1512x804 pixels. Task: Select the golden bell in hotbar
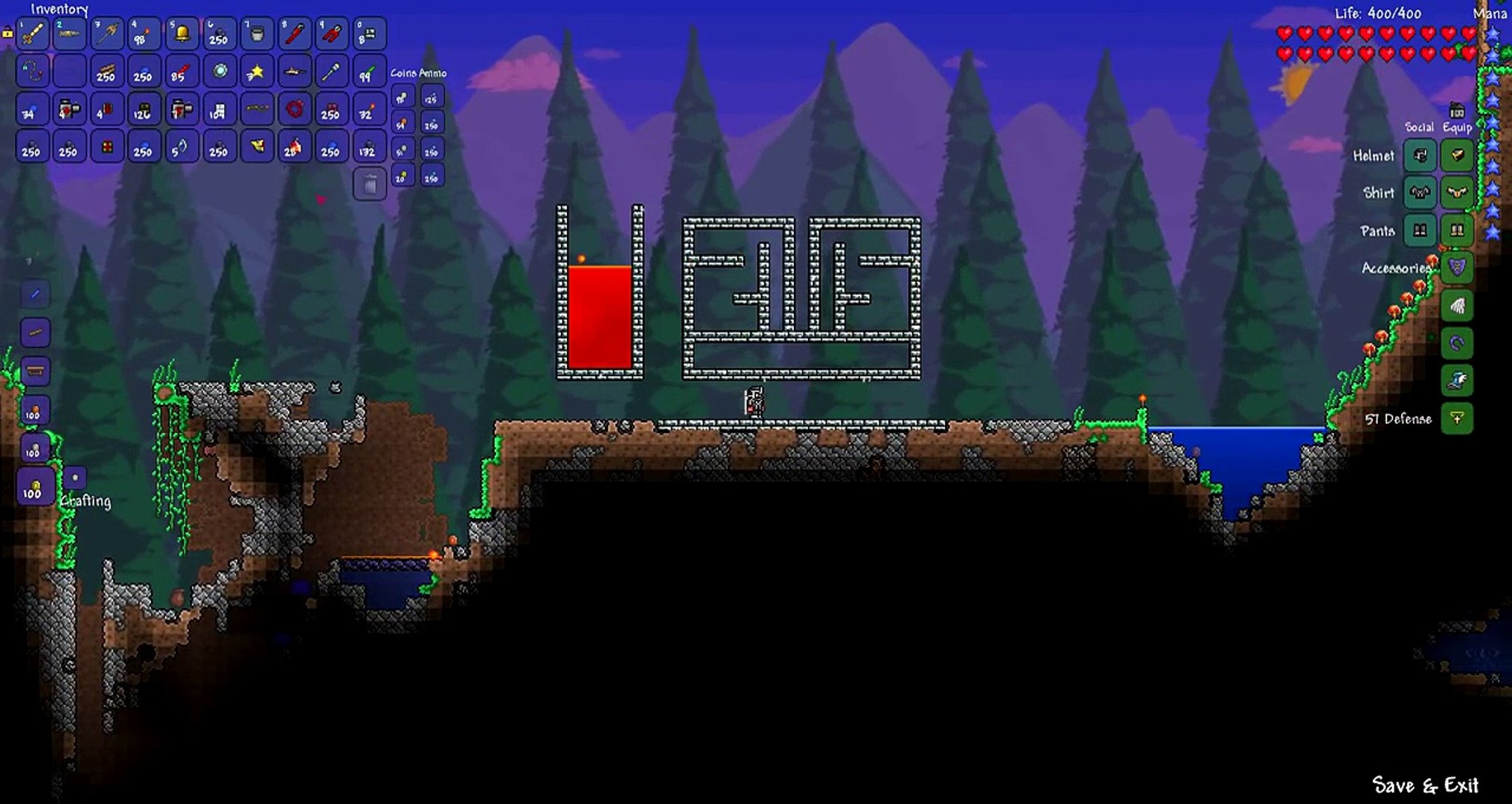(x=182, y=33)
